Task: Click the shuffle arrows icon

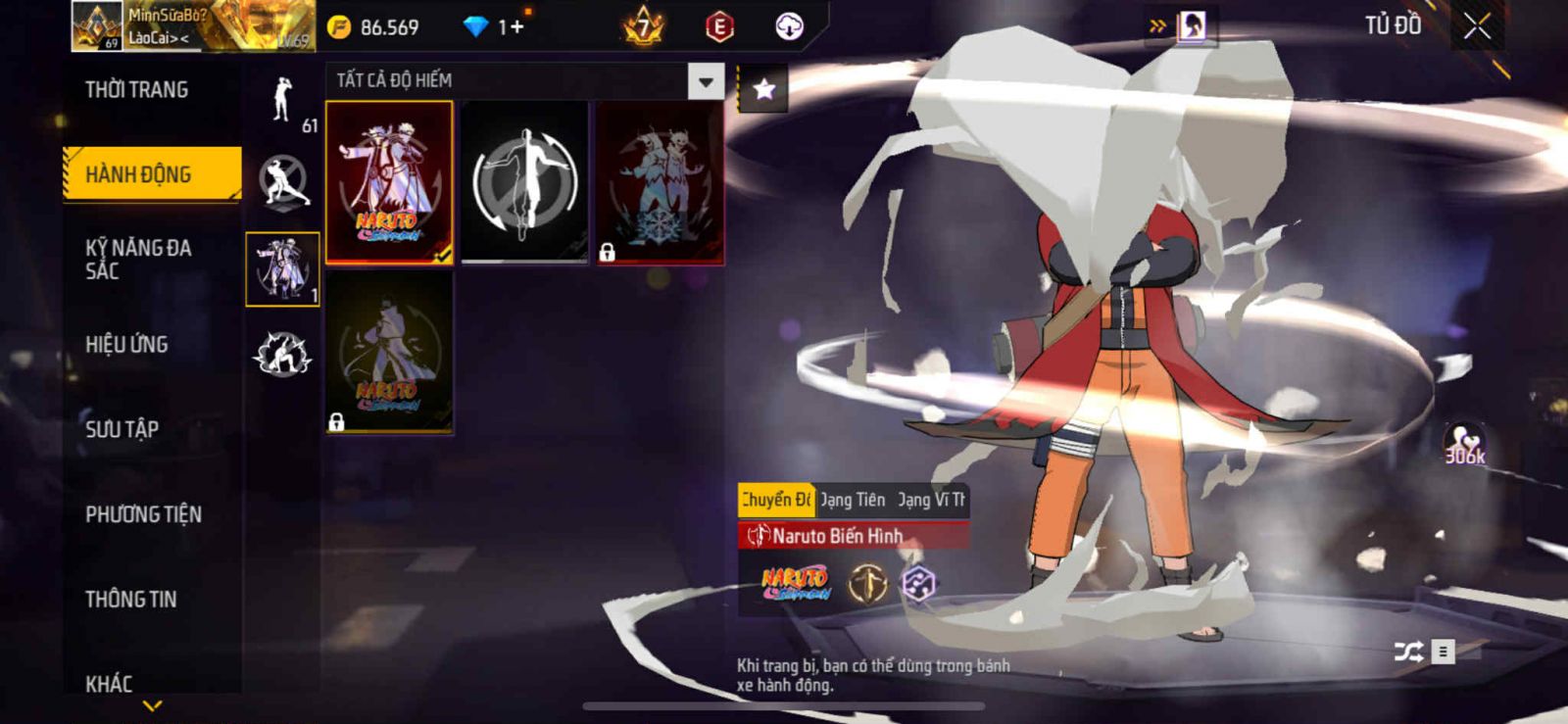Action: [1408, 652]
